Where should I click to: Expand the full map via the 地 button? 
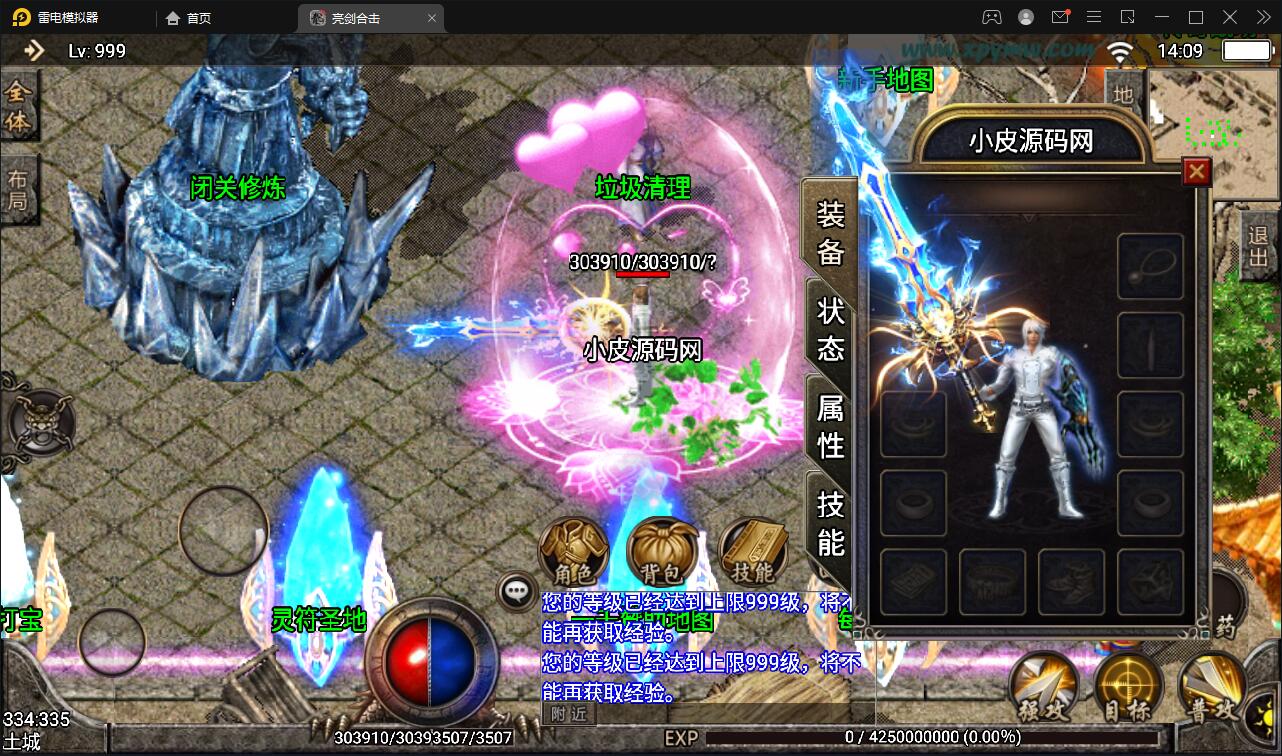tap(1125, 97)
